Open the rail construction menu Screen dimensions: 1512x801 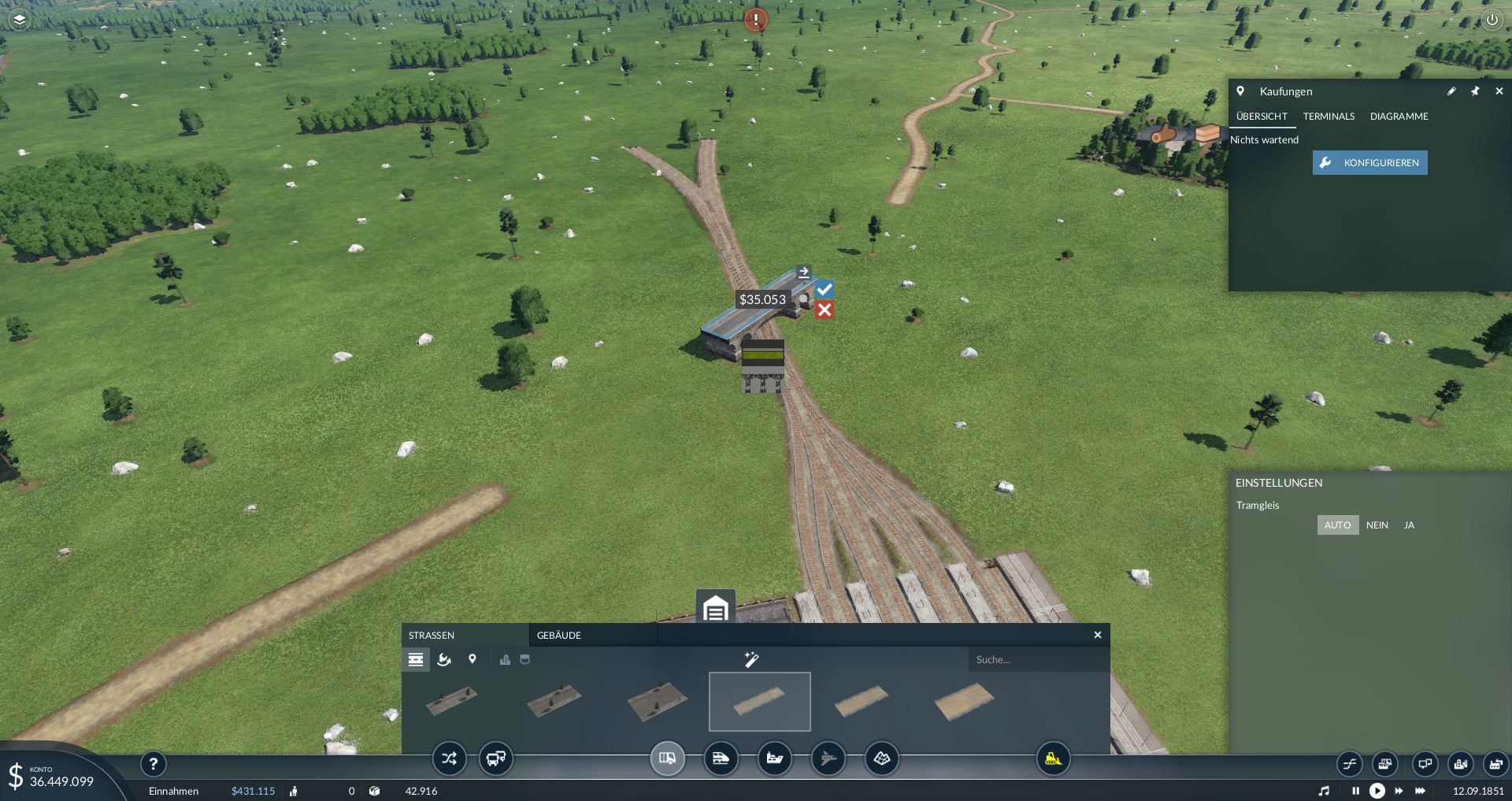[721, 759]
